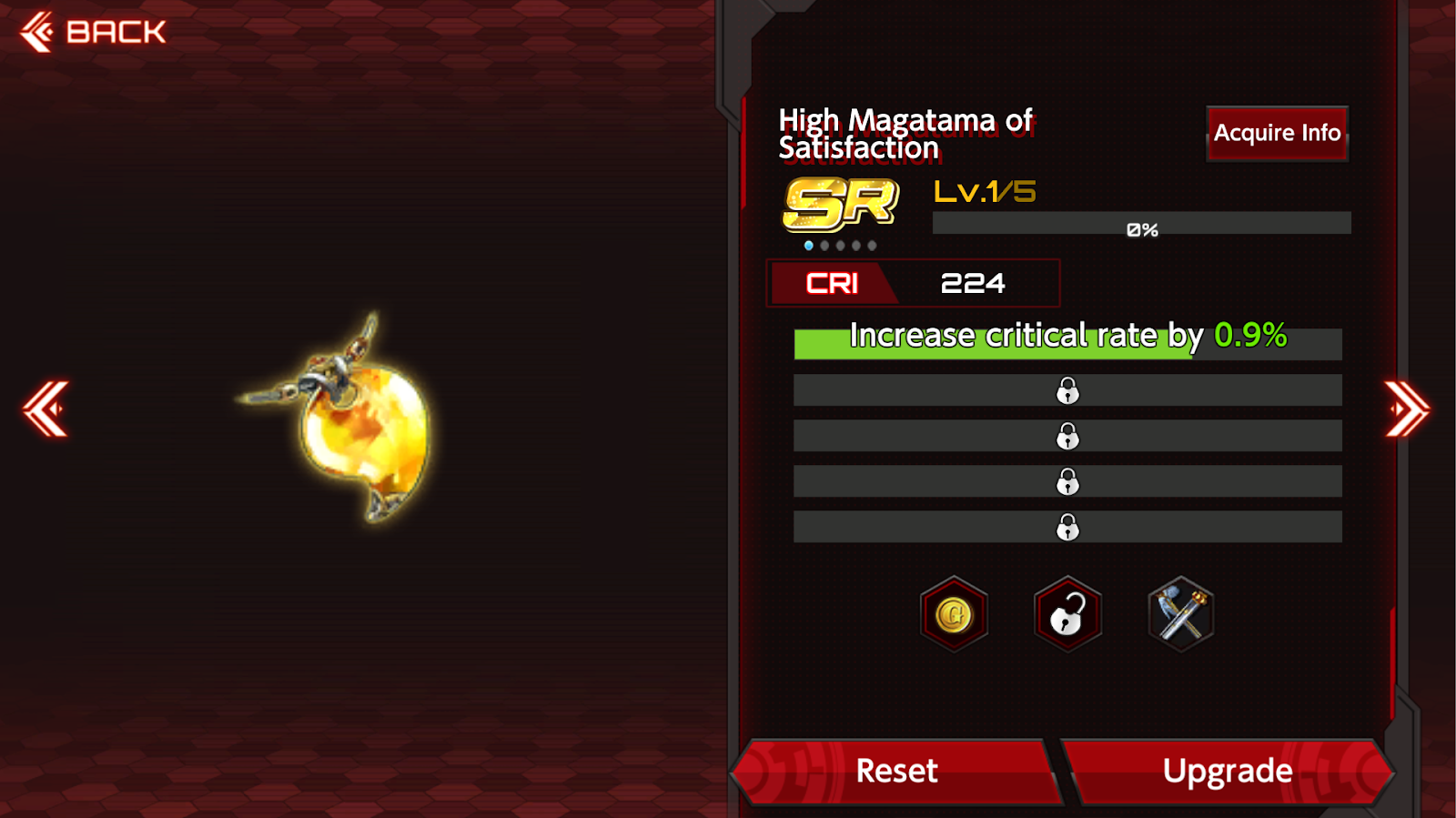Go back to the previous screen
Viewport: 1456px width, 818px height.
point(94,33)
